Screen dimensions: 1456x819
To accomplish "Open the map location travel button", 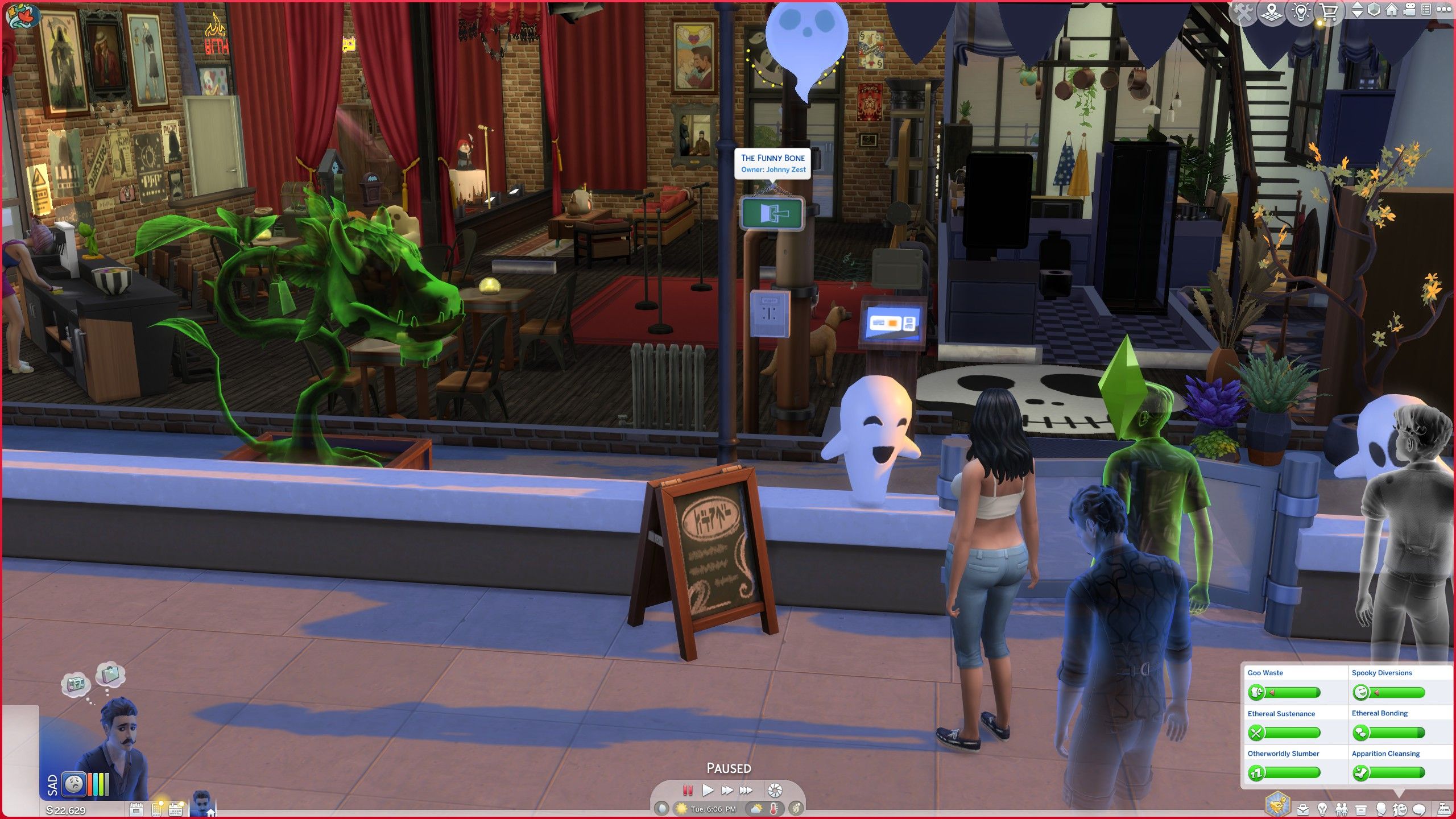I will coord(1272,13).
